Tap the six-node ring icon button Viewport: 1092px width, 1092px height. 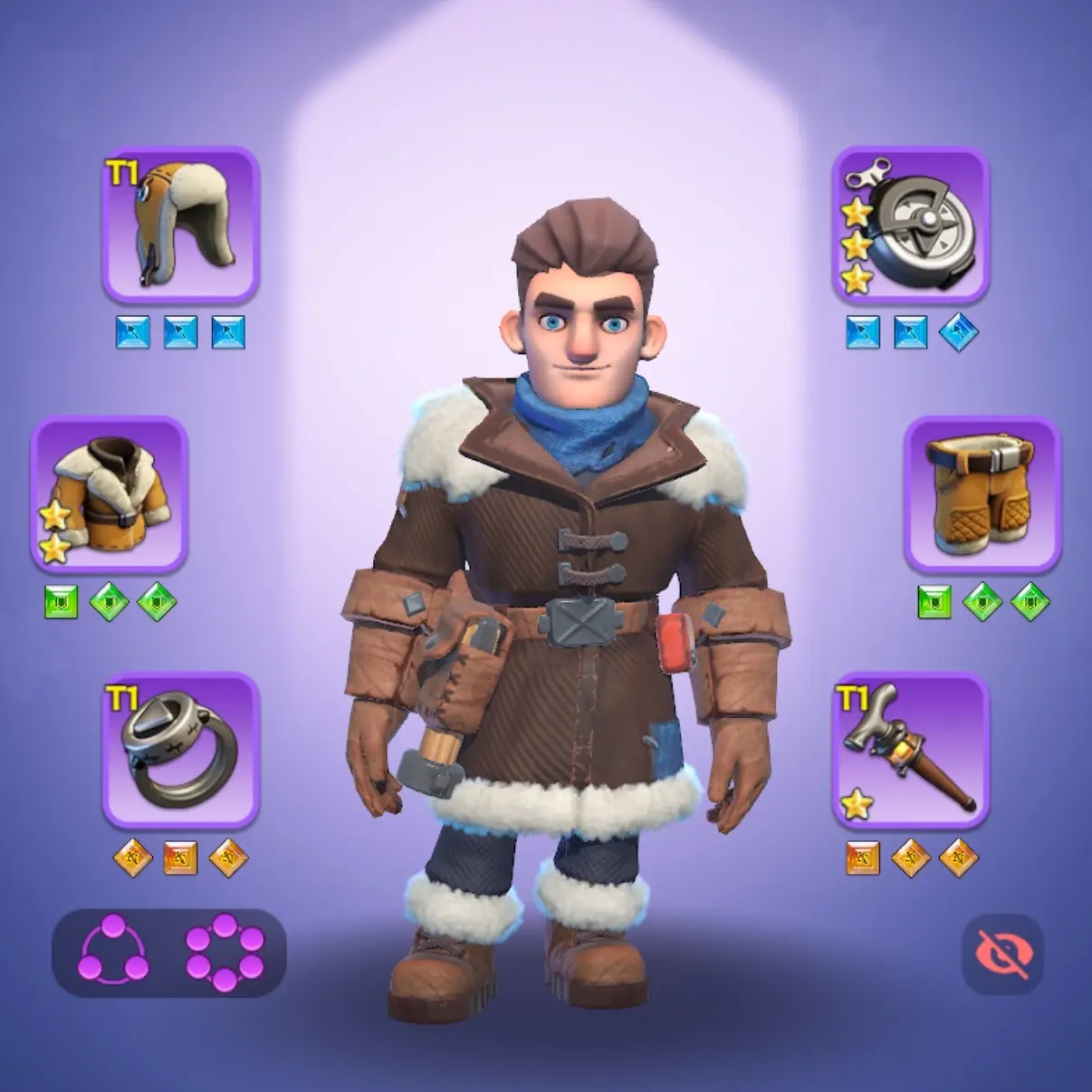(225, 952)
